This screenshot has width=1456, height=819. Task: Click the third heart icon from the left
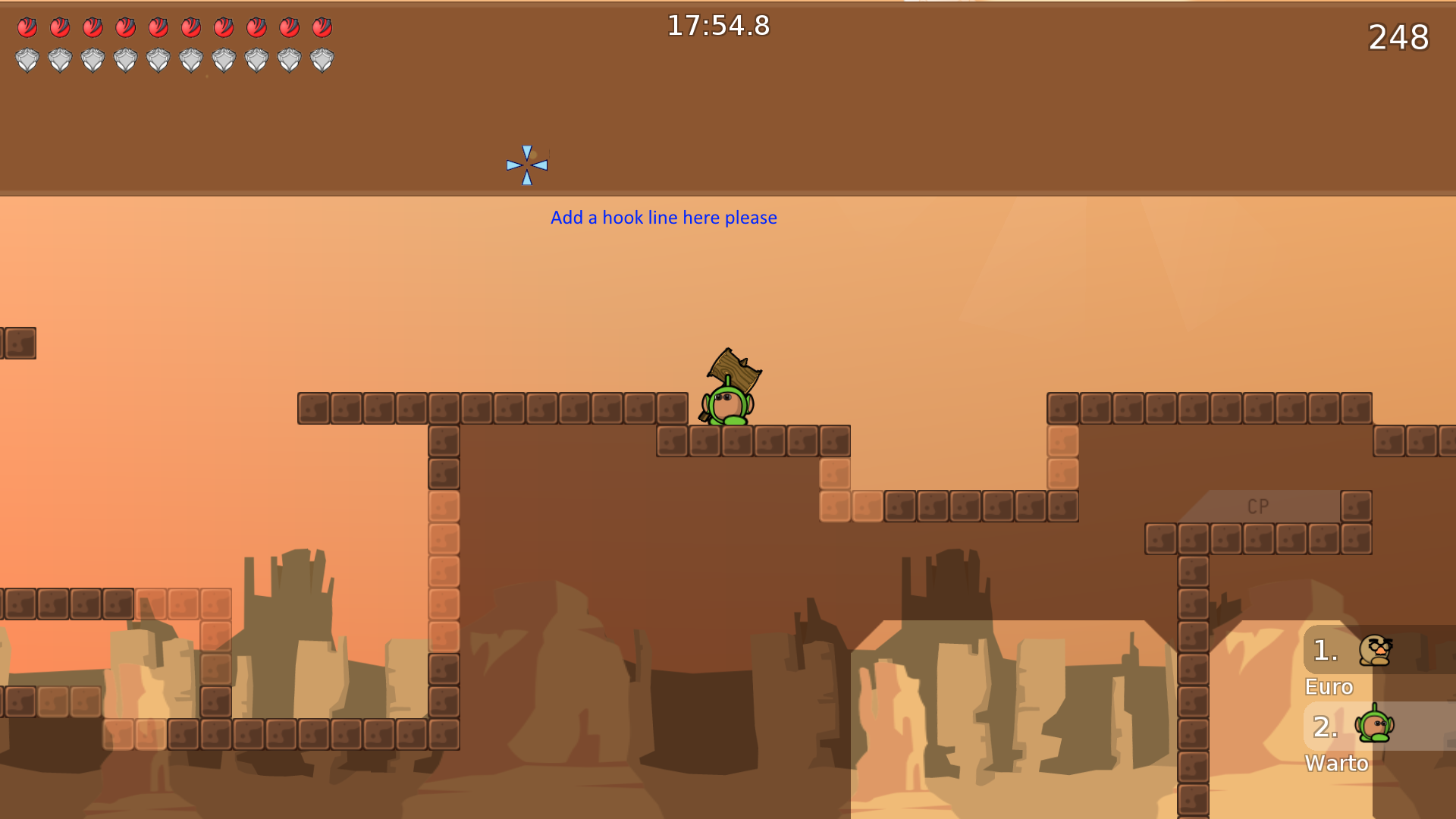[x=93, y=29]
